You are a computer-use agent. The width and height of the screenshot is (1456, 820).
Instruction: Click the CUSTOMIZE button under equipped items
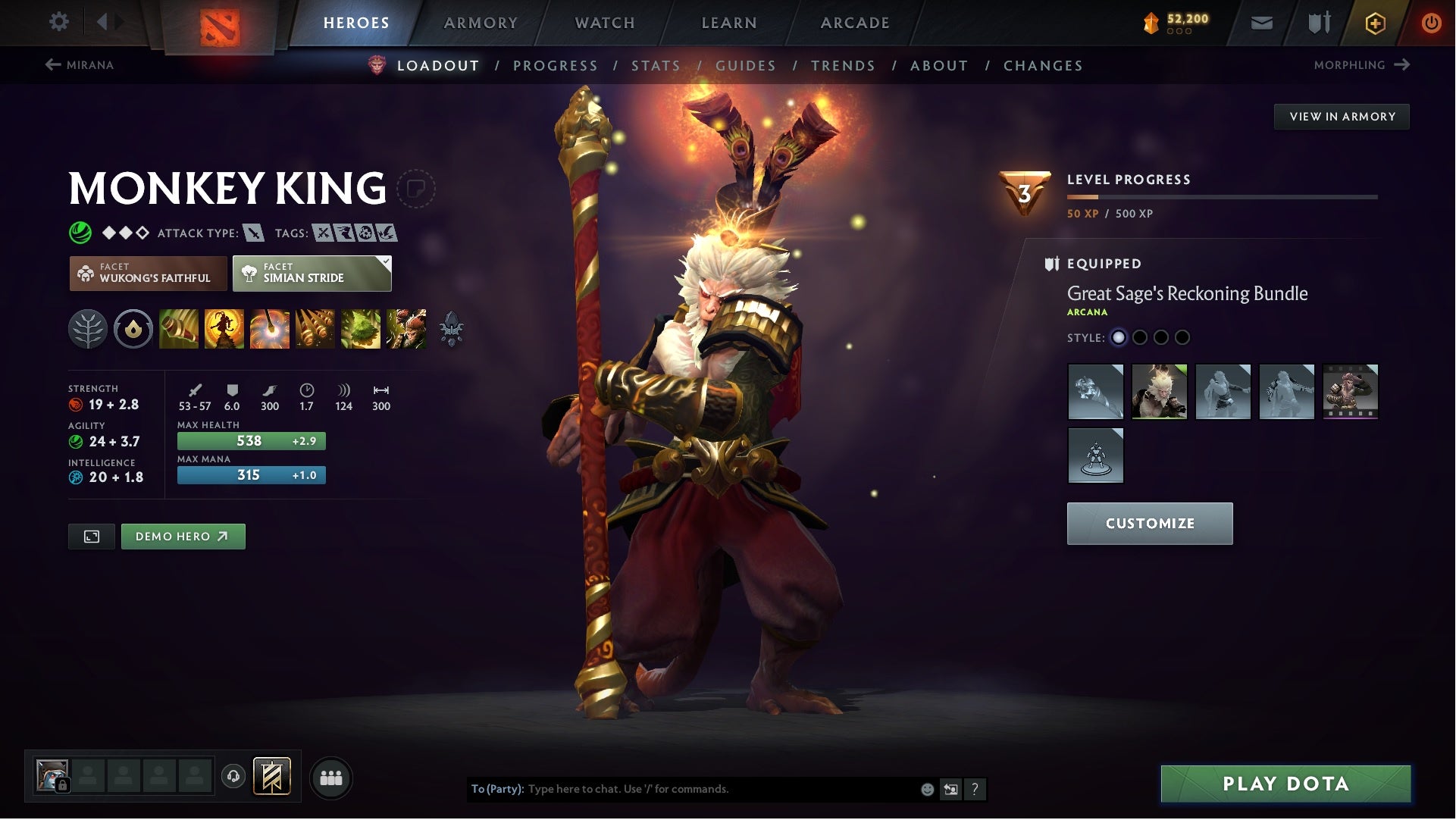(1151, 523)
